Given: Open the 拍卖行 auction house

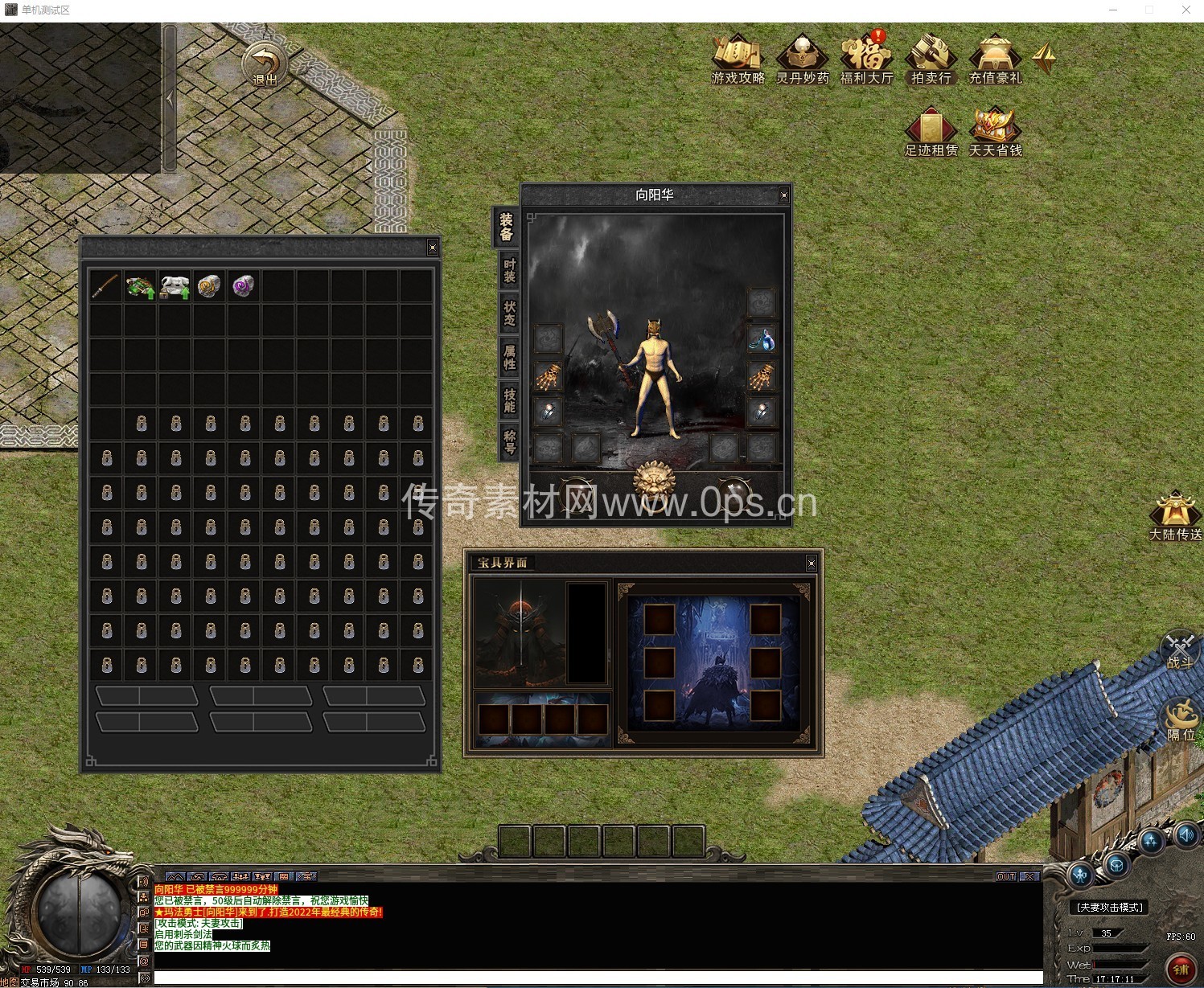Looking at the screenshot, I should [x=931, y=59].
